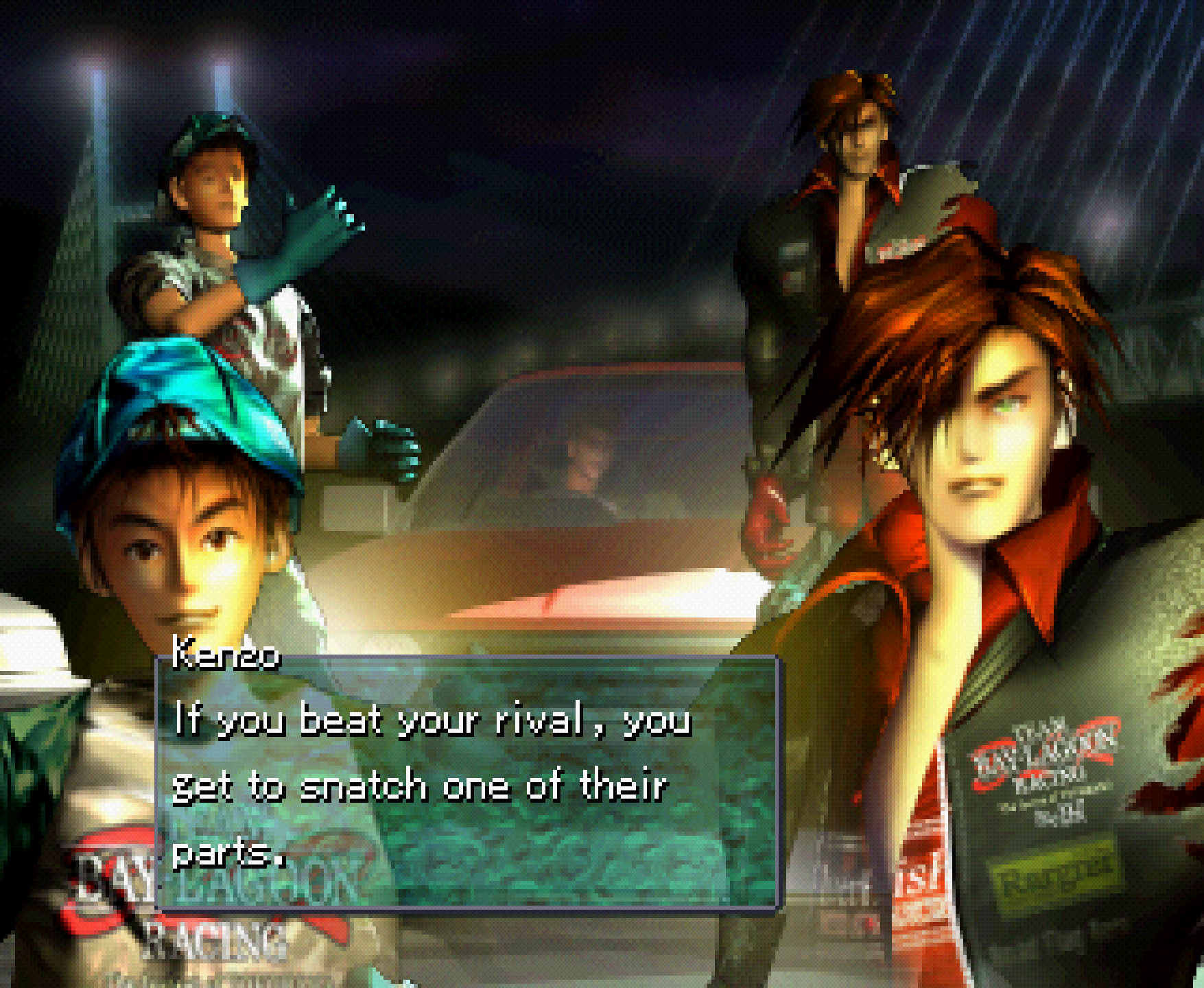The height and width of the screenshot is (988, 1204).
Task: Advance Kenzo's dialogue text box
Action: (x=468, y=784)
